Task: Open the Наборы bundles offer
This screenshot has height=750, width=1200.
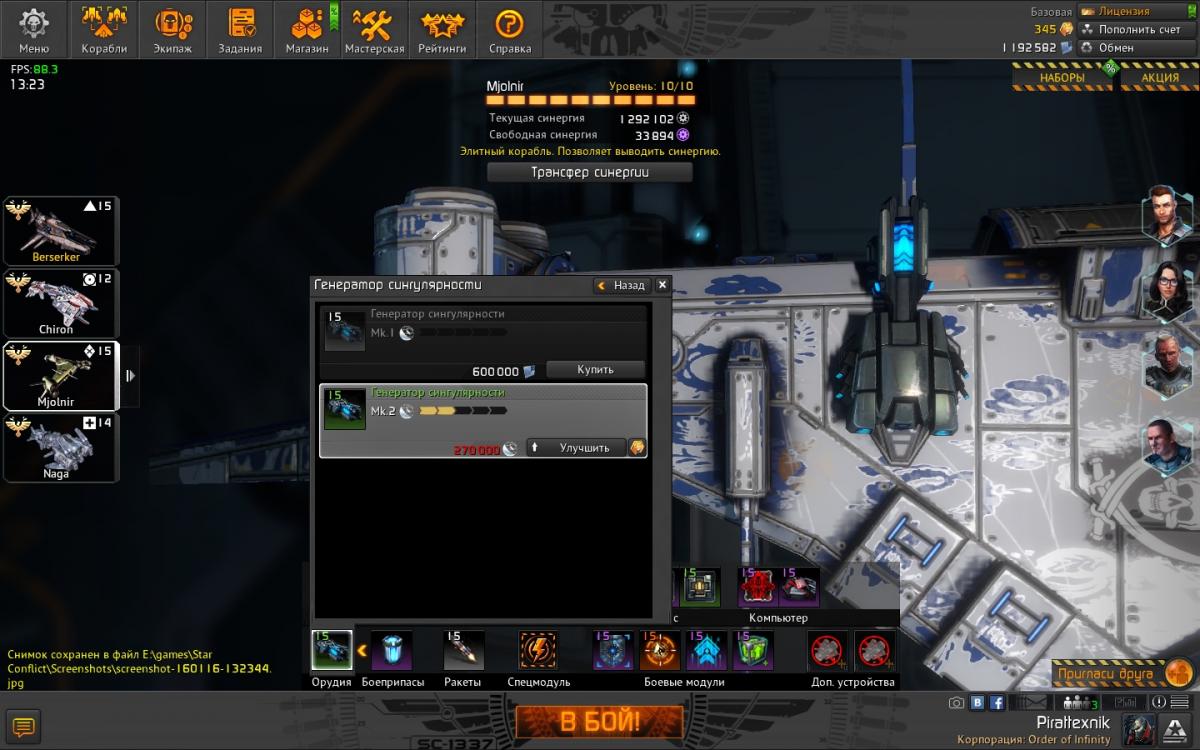Action: coord(1061,77)
